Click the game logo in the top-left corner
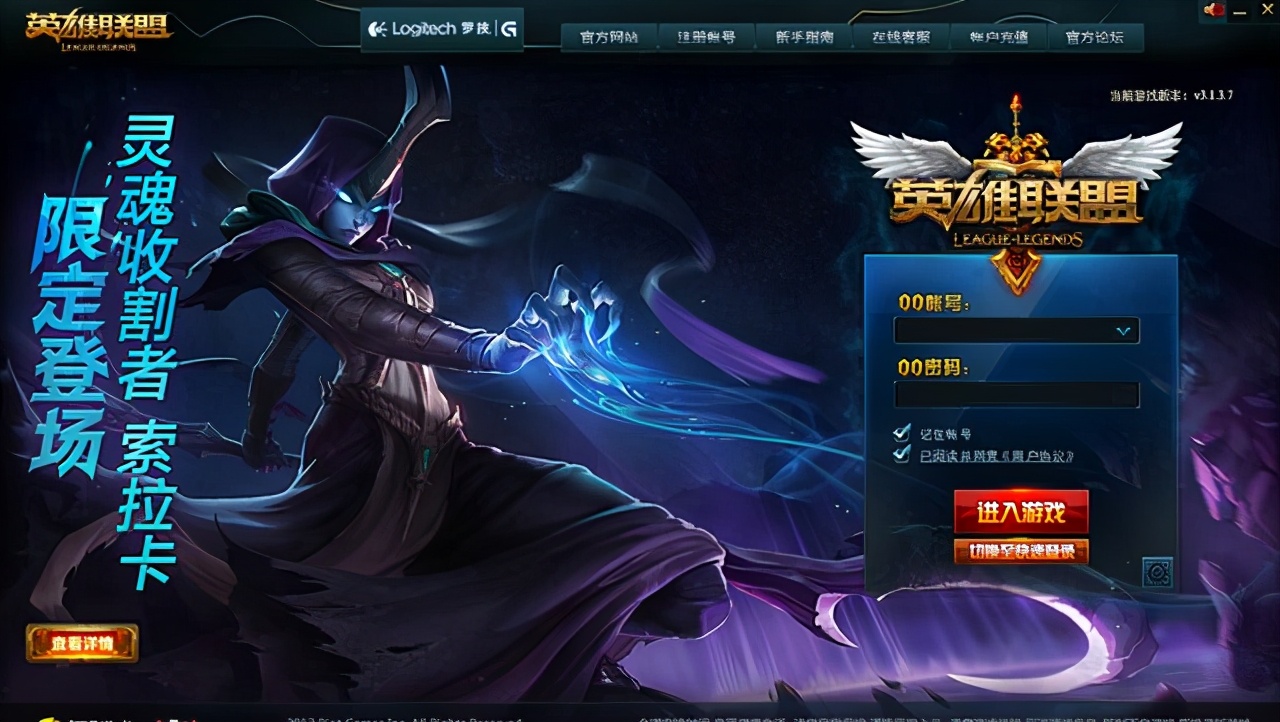 point(95,28)
